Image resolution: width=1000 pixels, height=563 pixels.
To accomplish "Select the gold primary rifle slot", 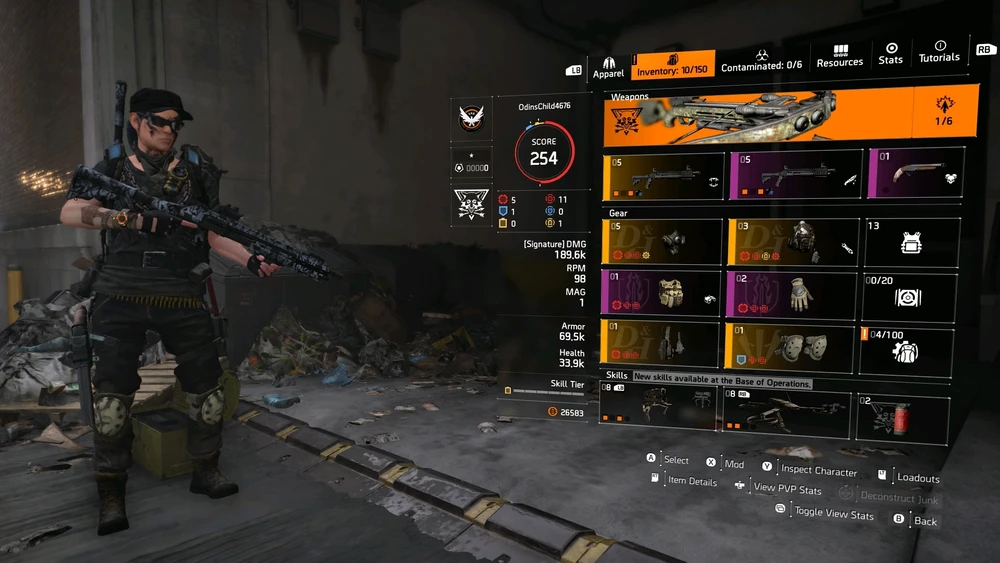I will coord(664,178).
